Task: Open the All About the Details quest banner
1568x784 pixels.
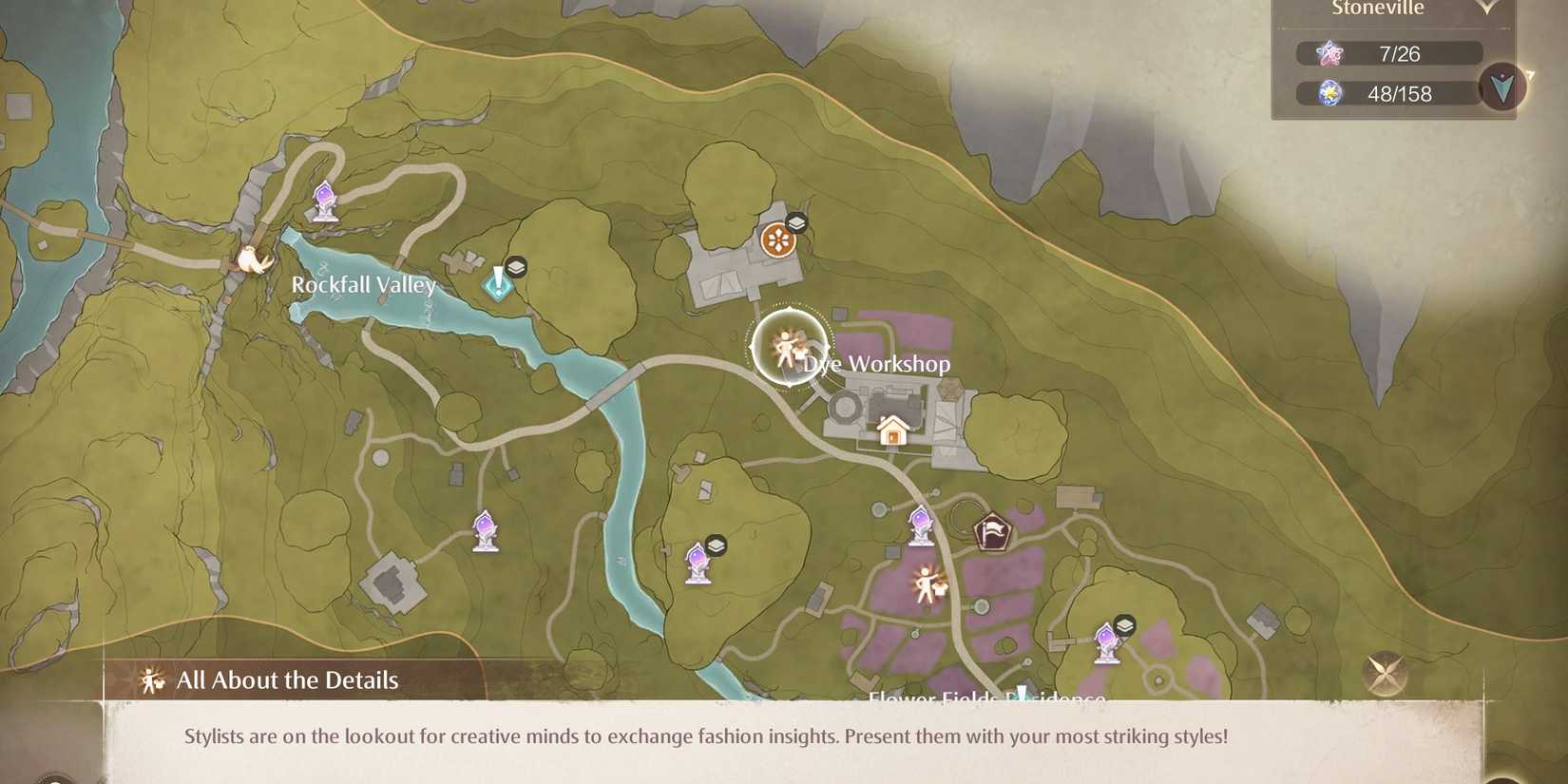Action: tap(285, 680)
